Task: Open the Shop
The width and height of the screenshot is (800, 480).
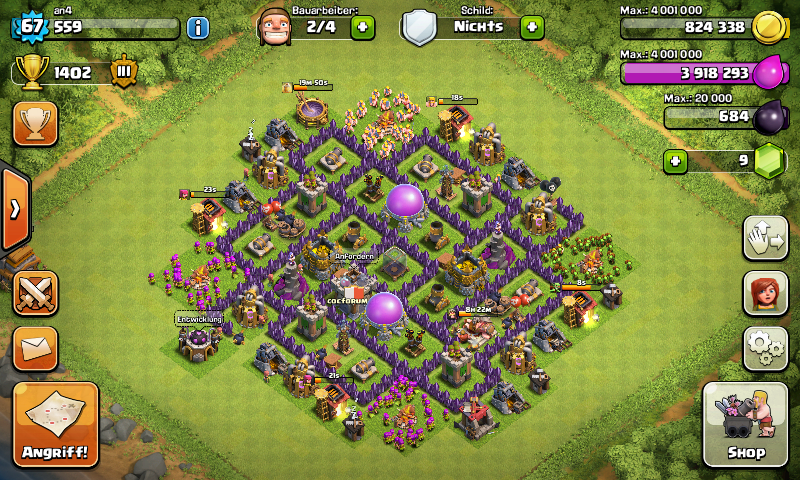Action: [x=746, y=424]
